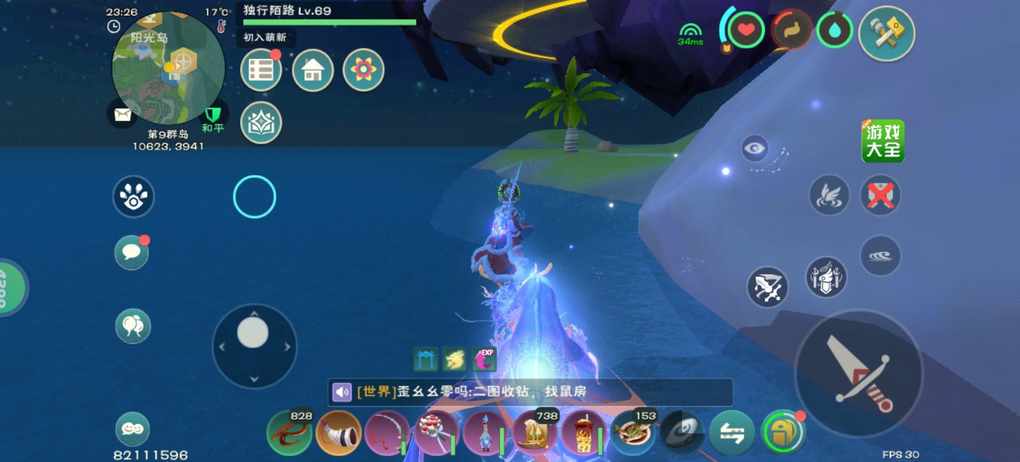Screen dimensions: 1020x462
Task: Select the fishing rod hotbar slot
Action: click(387, 433)
